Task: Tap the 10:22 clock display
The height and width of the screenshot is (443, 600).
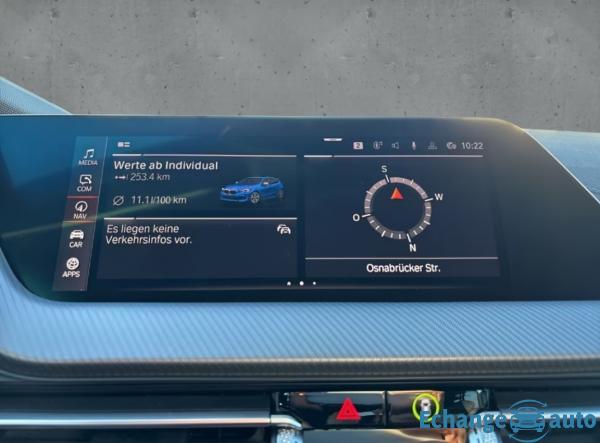Action: [473, 146]
